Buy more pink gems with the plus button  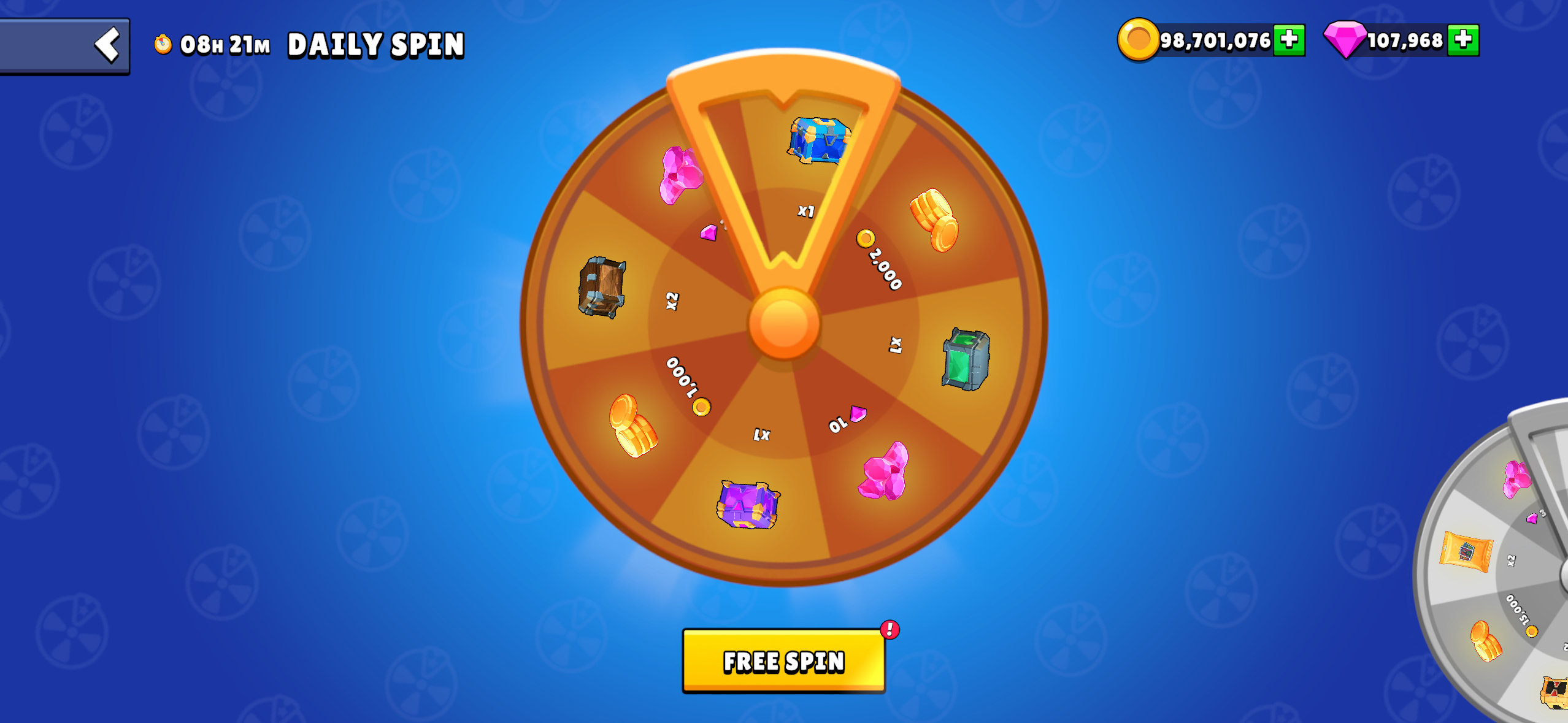point(1463,40)
